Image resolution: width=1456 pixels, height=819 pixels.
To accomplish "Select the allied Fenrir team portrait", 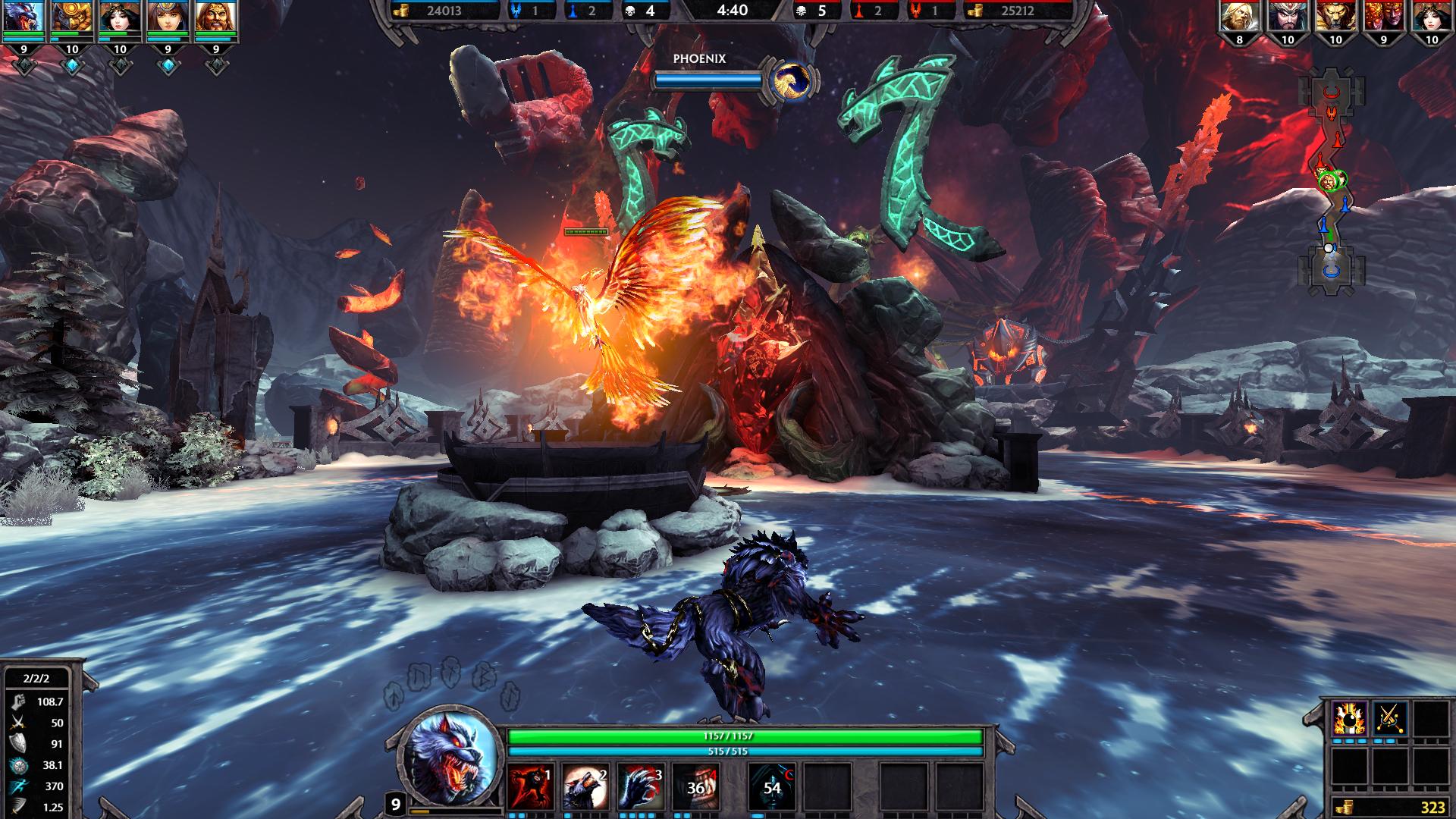I will [24, 17].
